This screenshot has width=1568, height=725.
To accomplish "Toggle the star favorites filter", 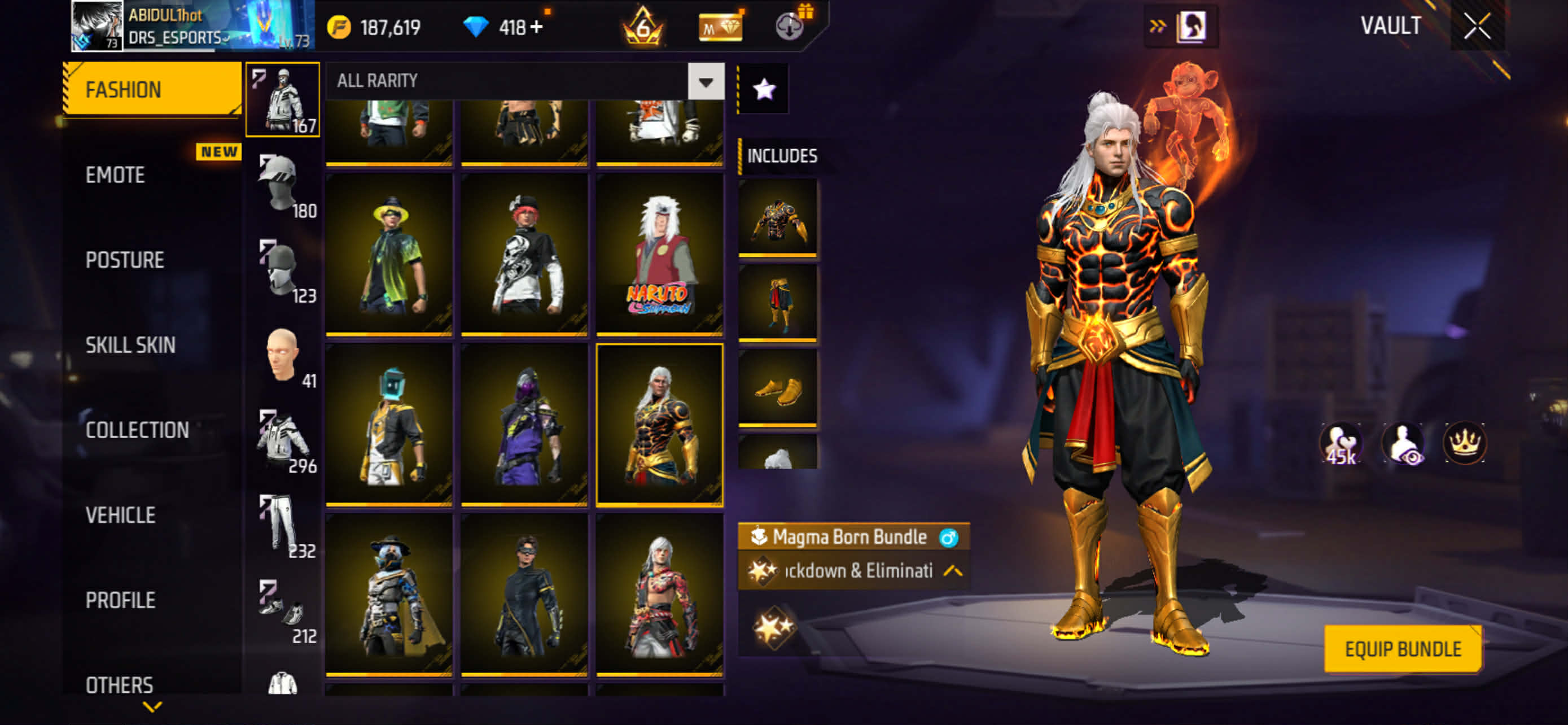I will pyautogui.click(x=764, y=89).
